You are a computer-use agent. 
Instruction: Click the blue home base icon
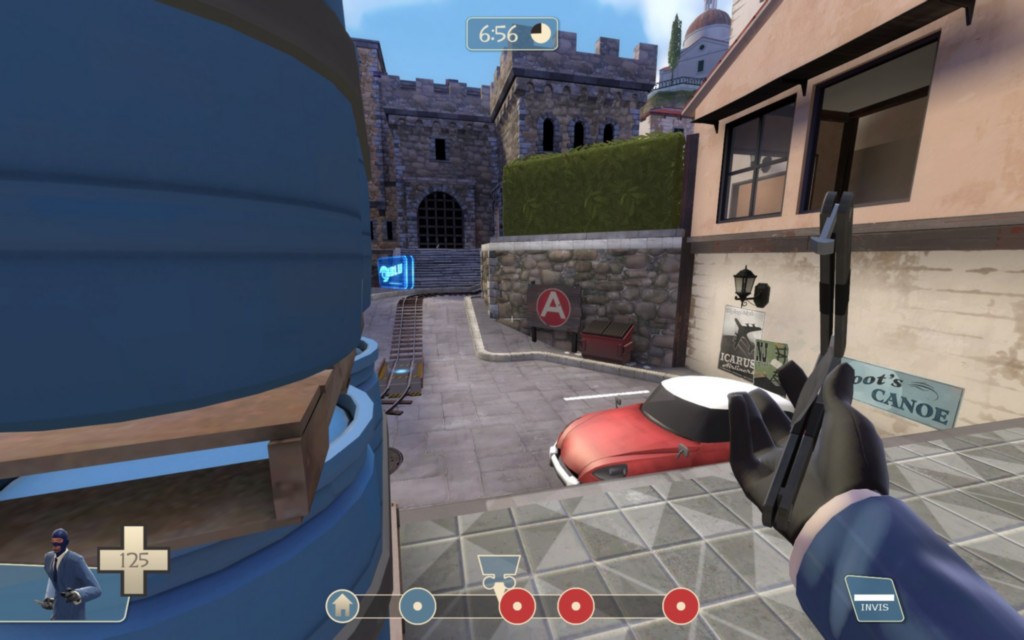point(342,605)
